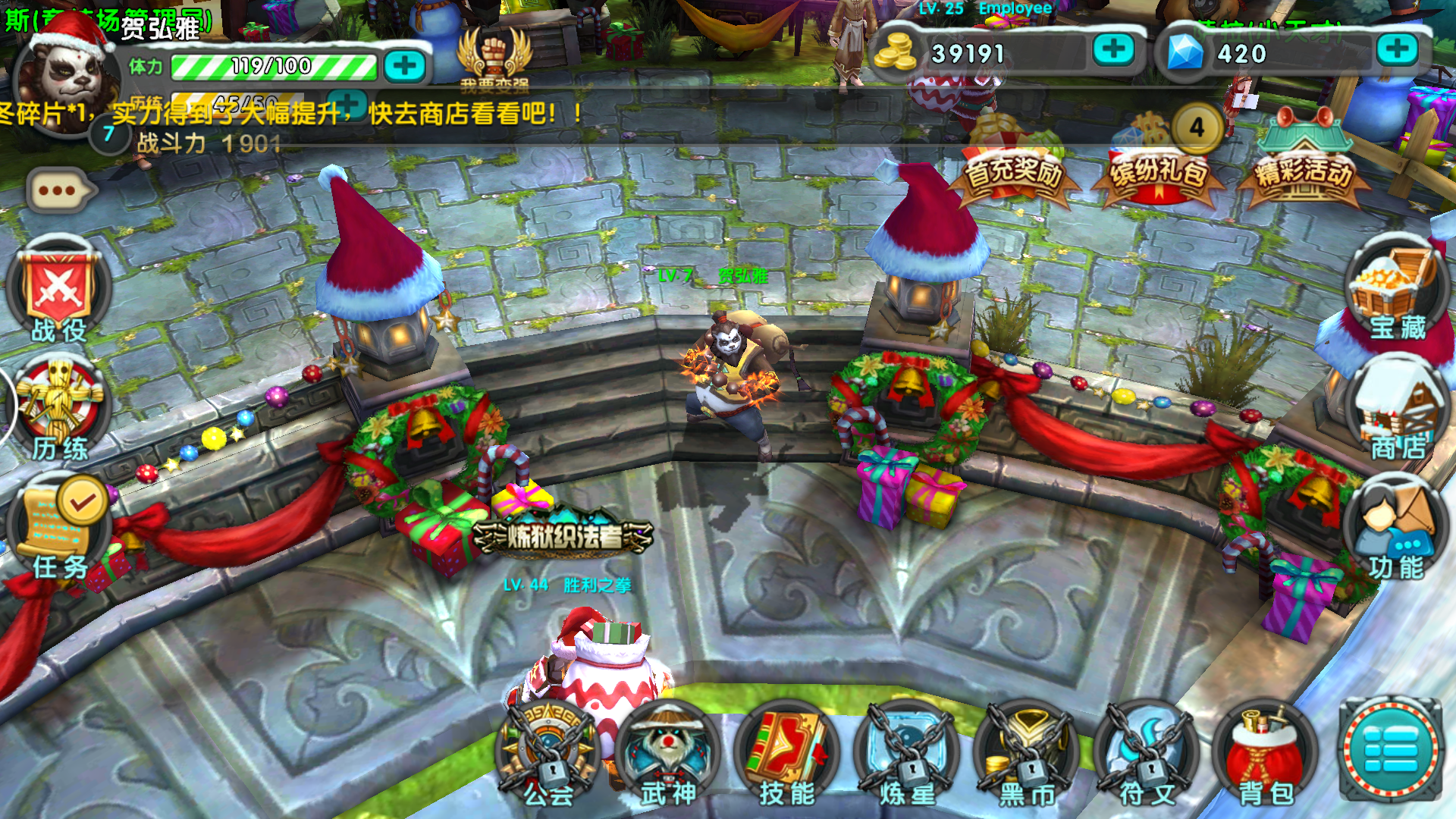The image size is (1456, 819).
Task: Buy more gold coins with plus button
Action: click(1112, 50)
